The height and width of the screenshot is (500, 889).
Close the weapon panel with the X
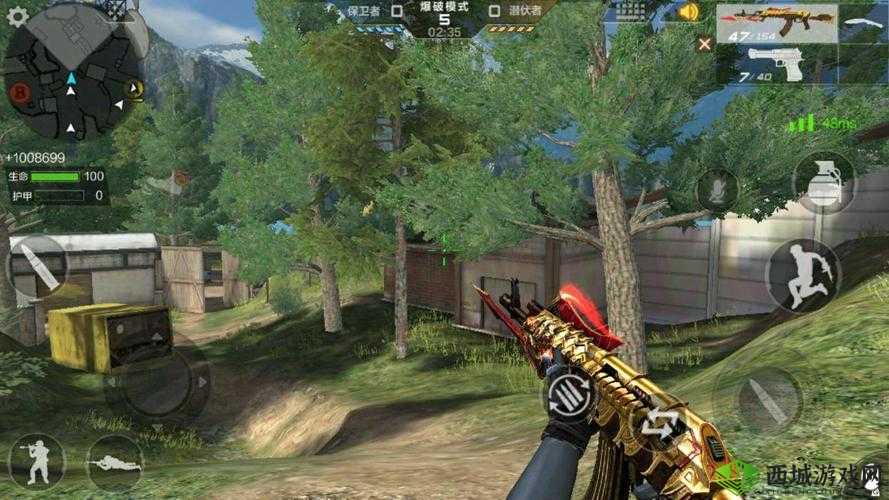(x=705, y=43)
